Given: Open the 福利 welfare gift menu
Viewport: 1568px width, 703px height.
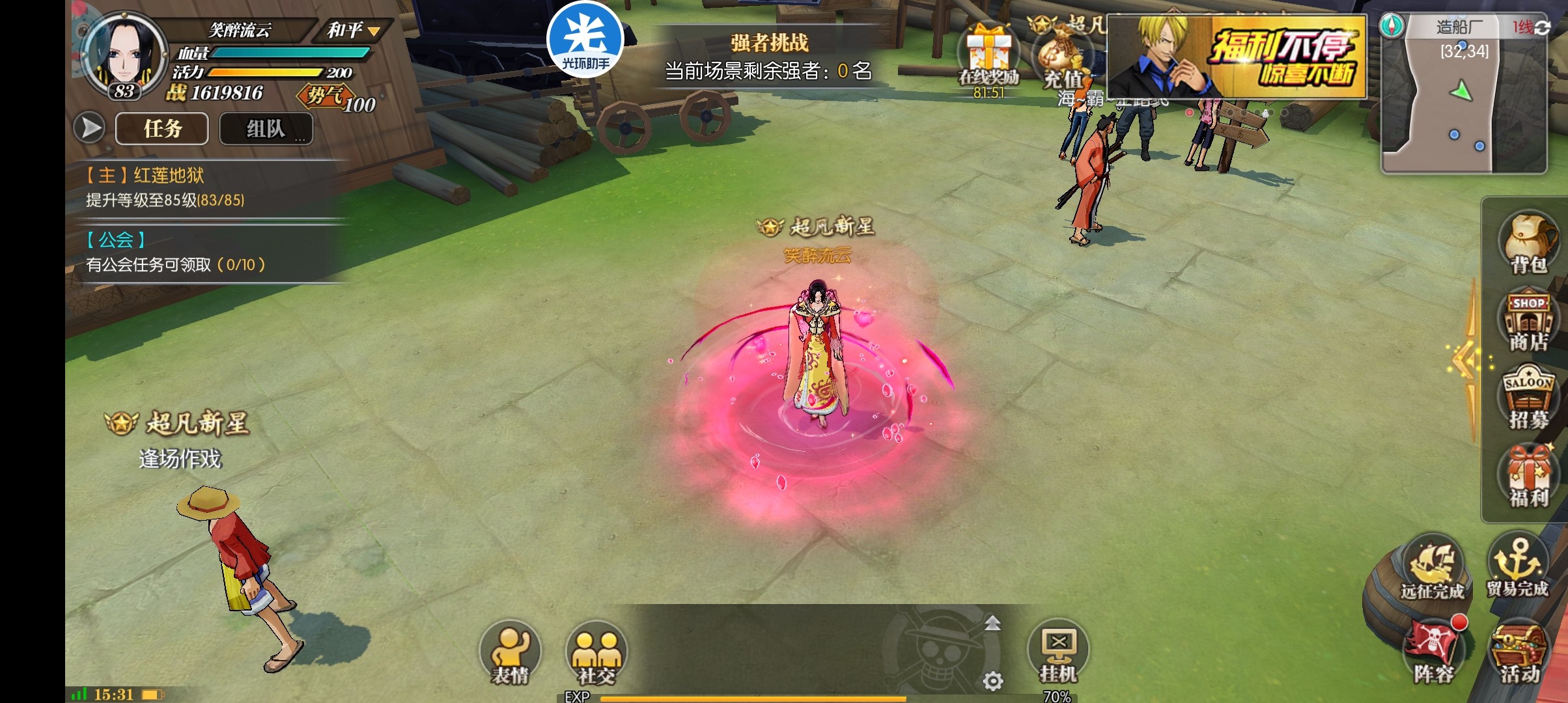Looking at the screenshot, I should click(1528, 476).
